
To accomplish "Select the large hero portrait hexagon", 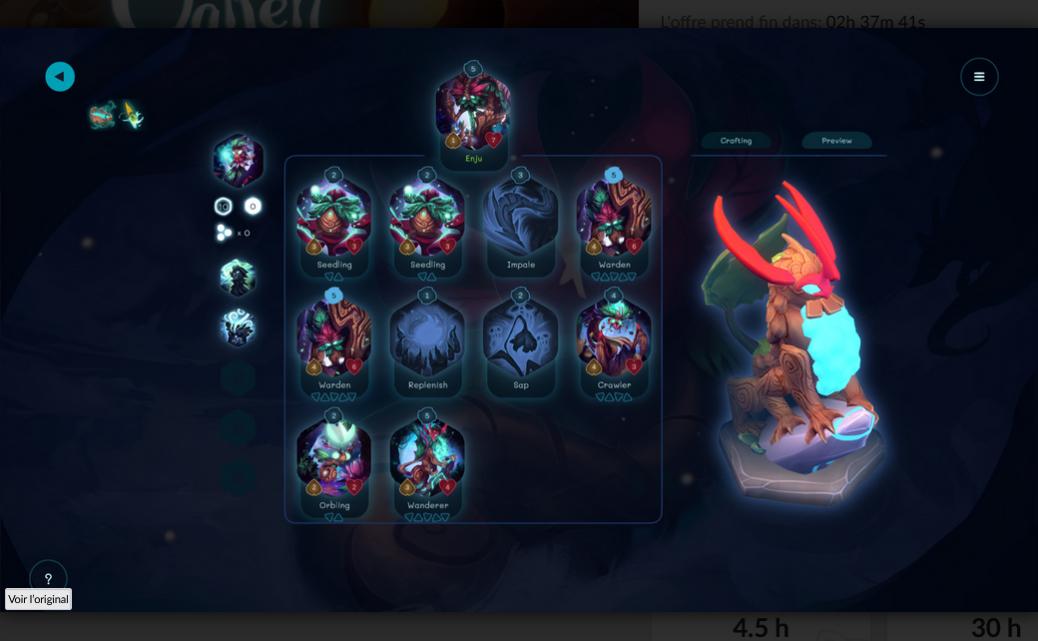I will point(238,160).
